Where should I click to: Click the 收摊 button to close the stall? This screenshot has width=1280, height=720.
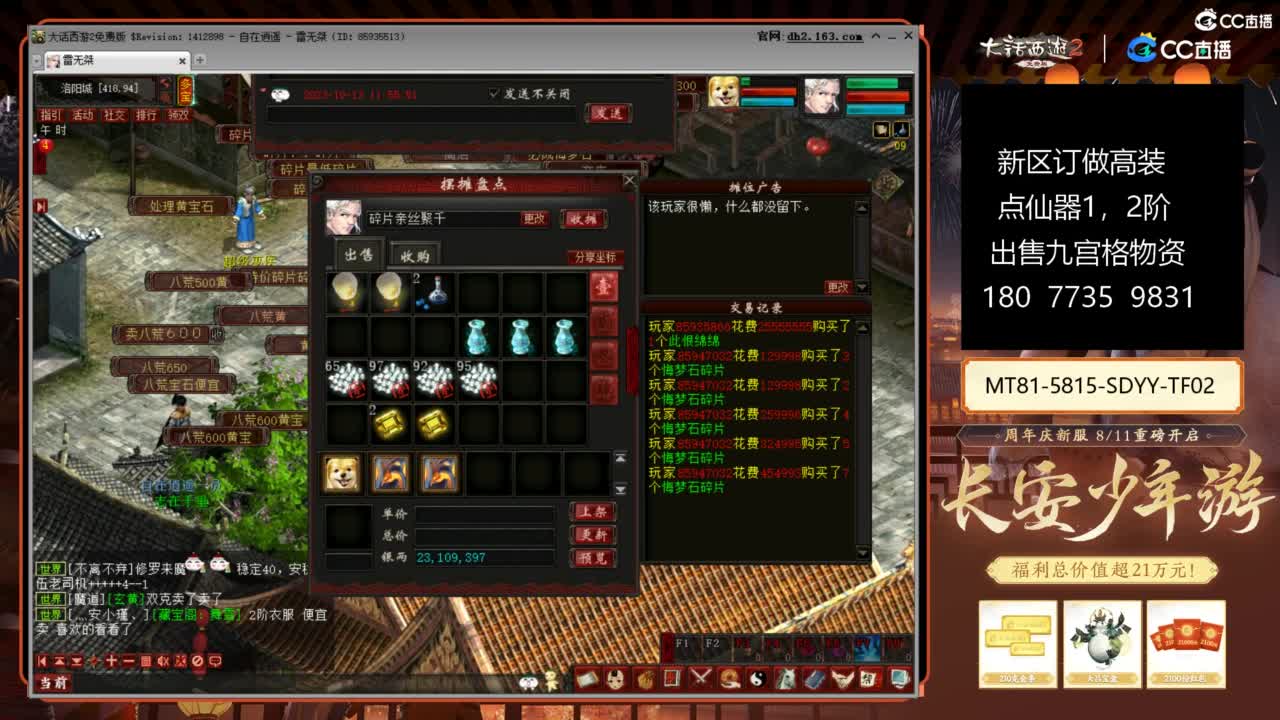[x=585, y=219]
